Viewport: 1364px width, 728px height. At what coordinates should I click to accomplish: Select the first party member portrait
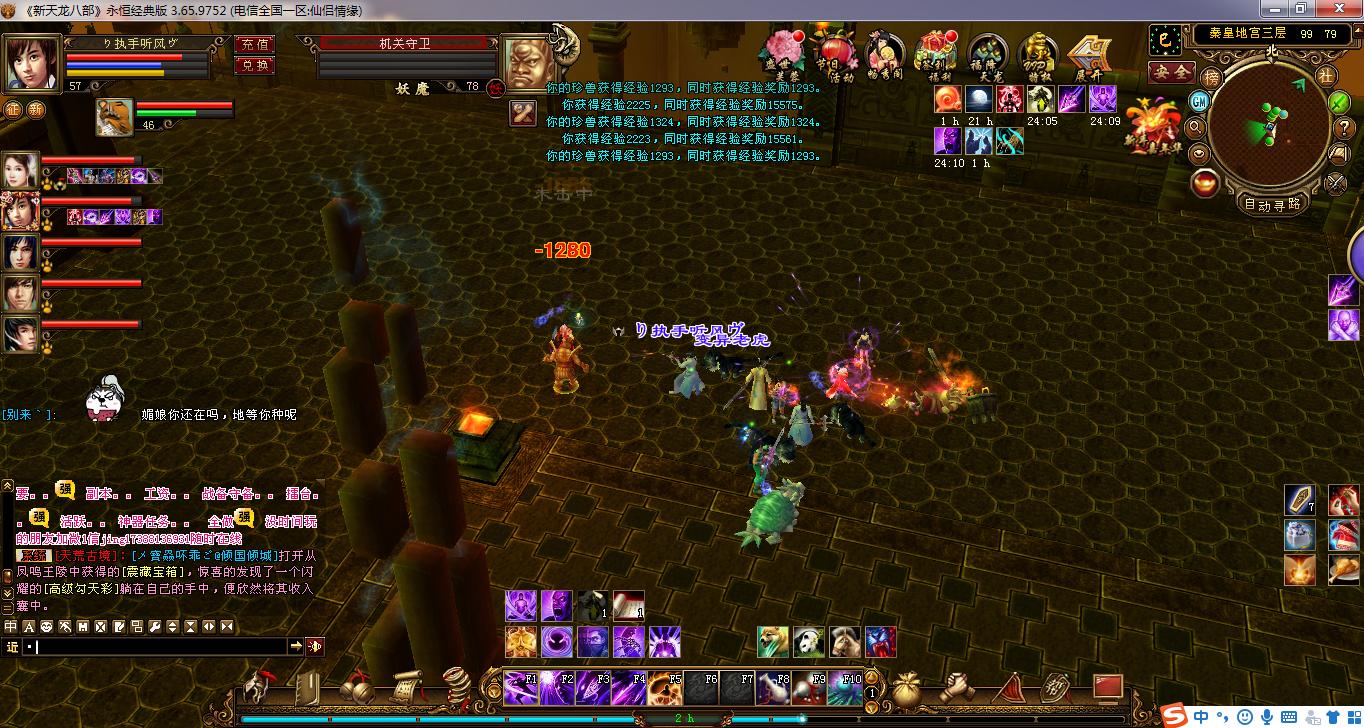click(20, 169)
